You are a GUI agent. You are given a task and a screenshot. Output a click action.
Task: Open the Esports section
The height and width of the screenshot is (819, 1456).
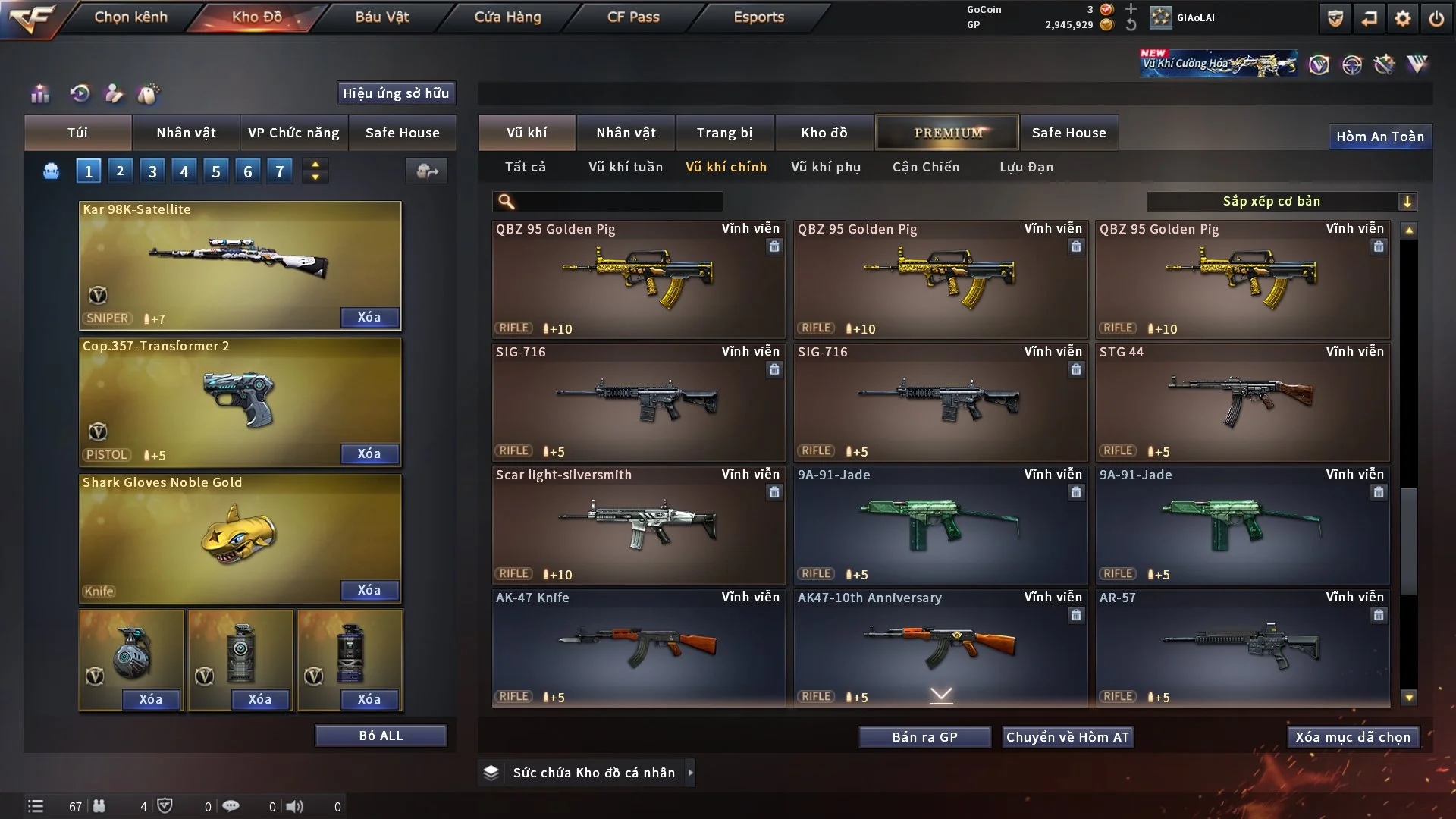coord(758,17)
